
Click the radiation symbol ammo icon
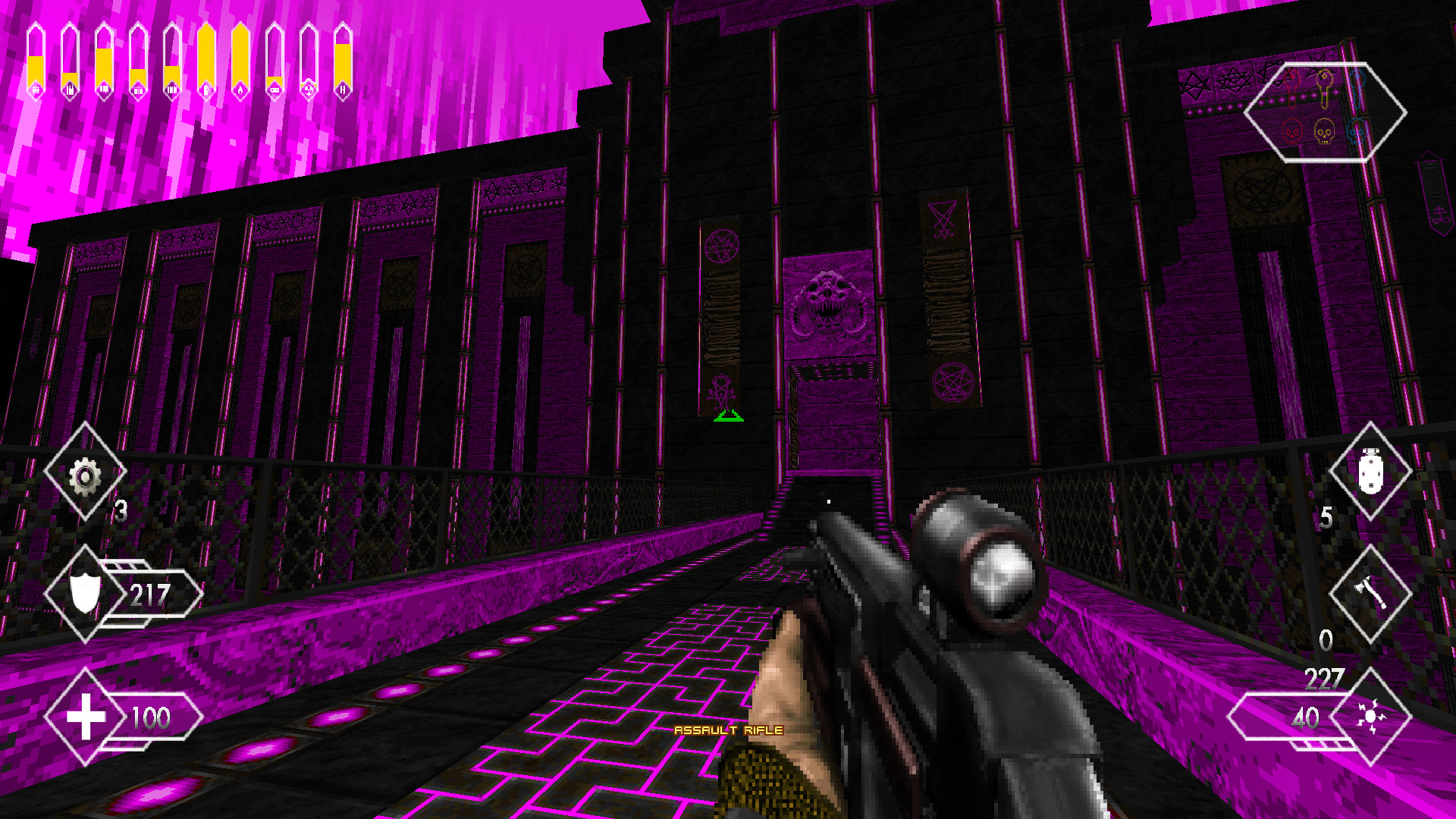pyautogui.click(x=309, y=90)
